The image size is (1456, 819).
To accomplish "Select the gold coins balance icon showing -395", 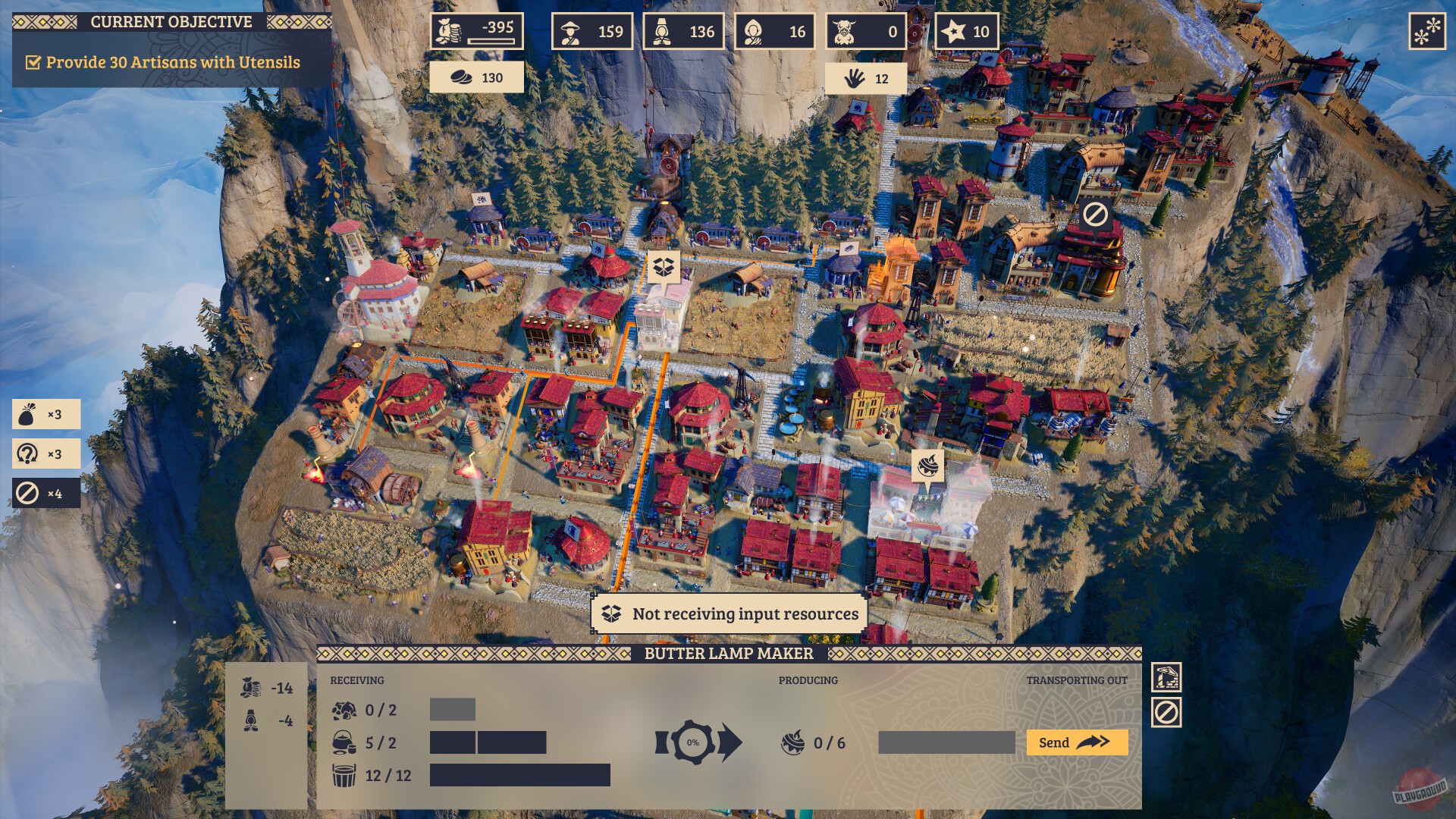I will tap(449, 32).
